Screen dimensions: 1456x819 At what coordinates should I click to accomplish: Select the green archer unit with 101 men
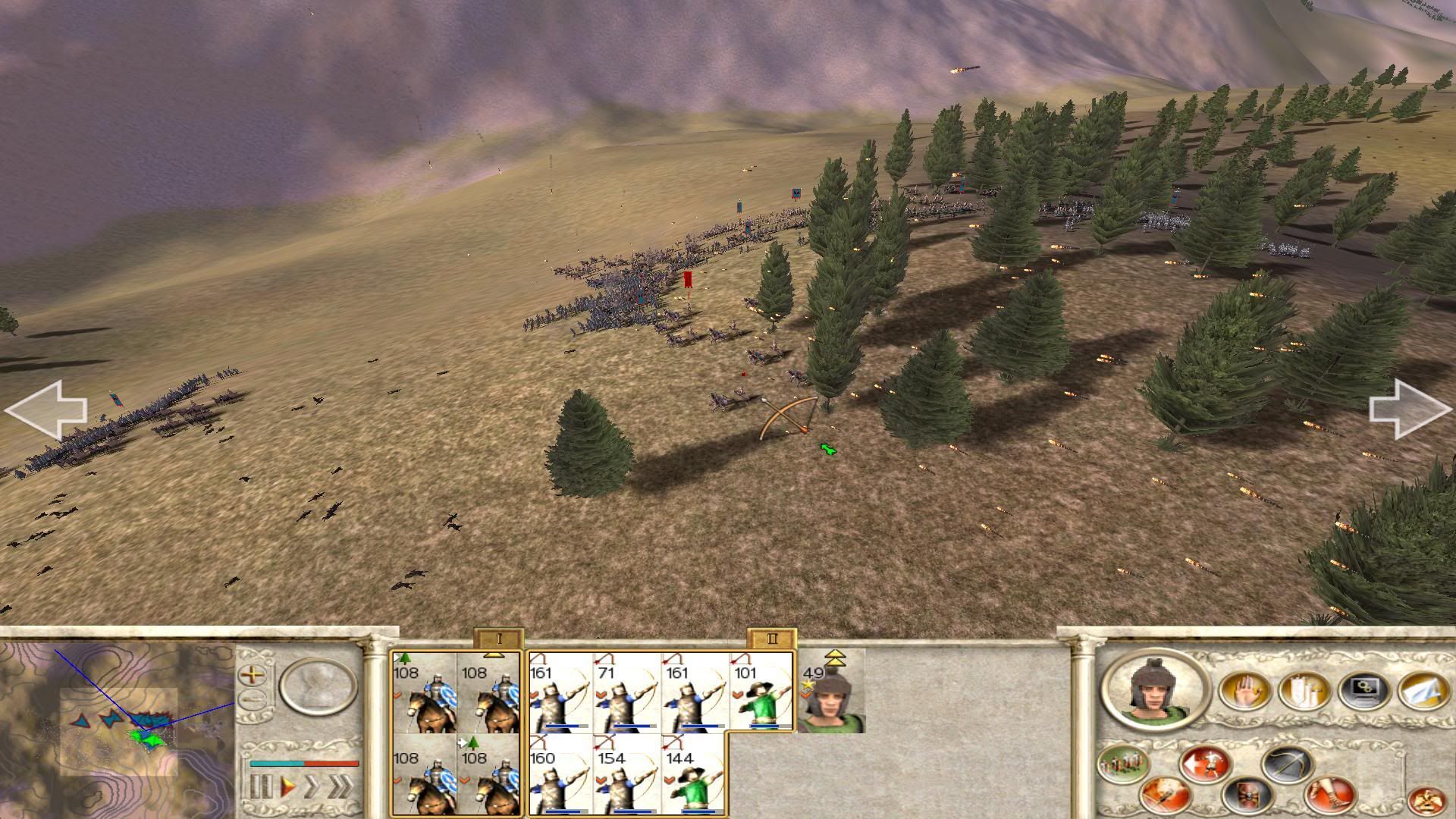[x=761, y=692]
